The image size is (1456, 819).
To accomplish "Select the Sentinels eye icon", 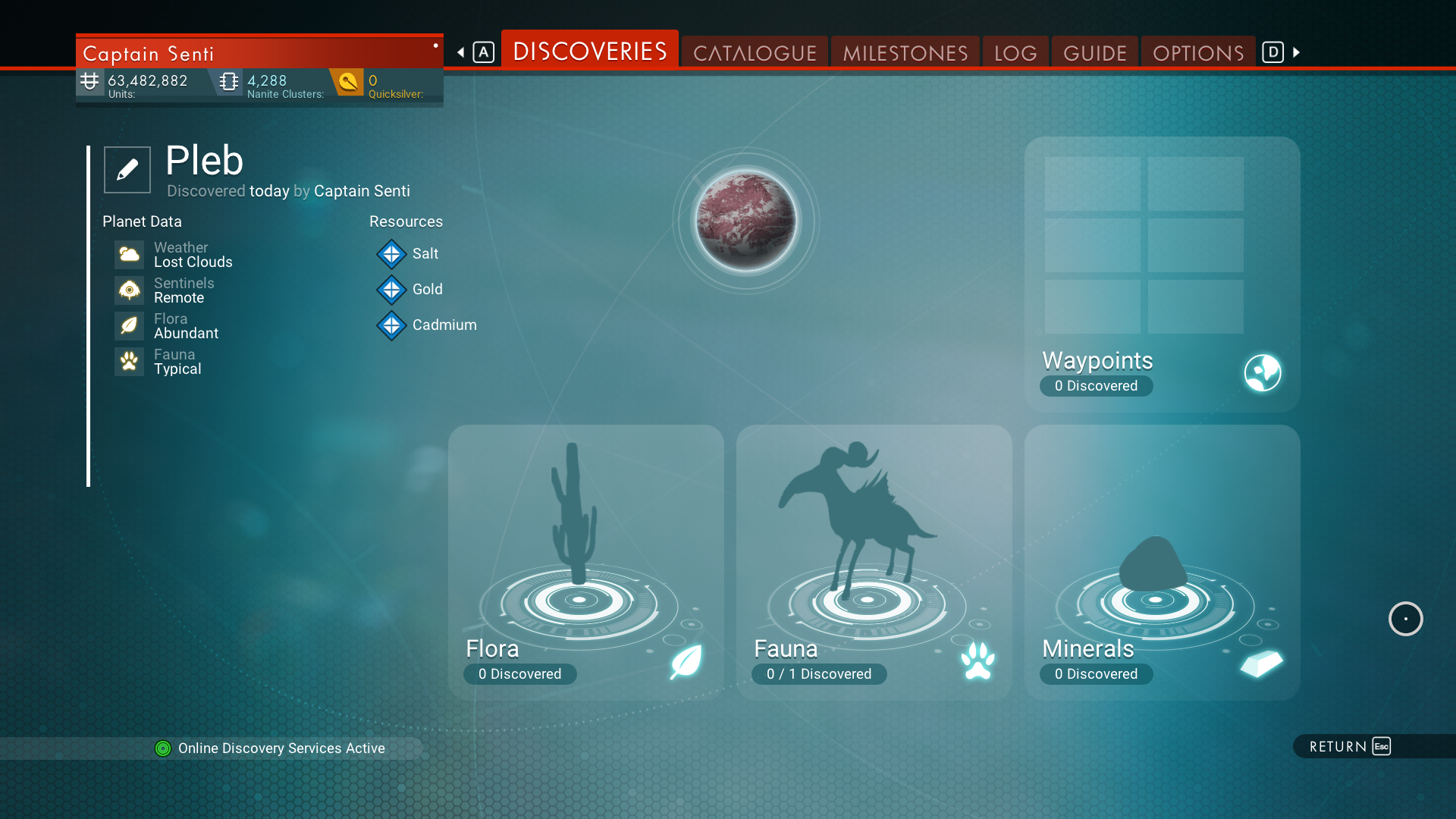I will pos(129,290).
